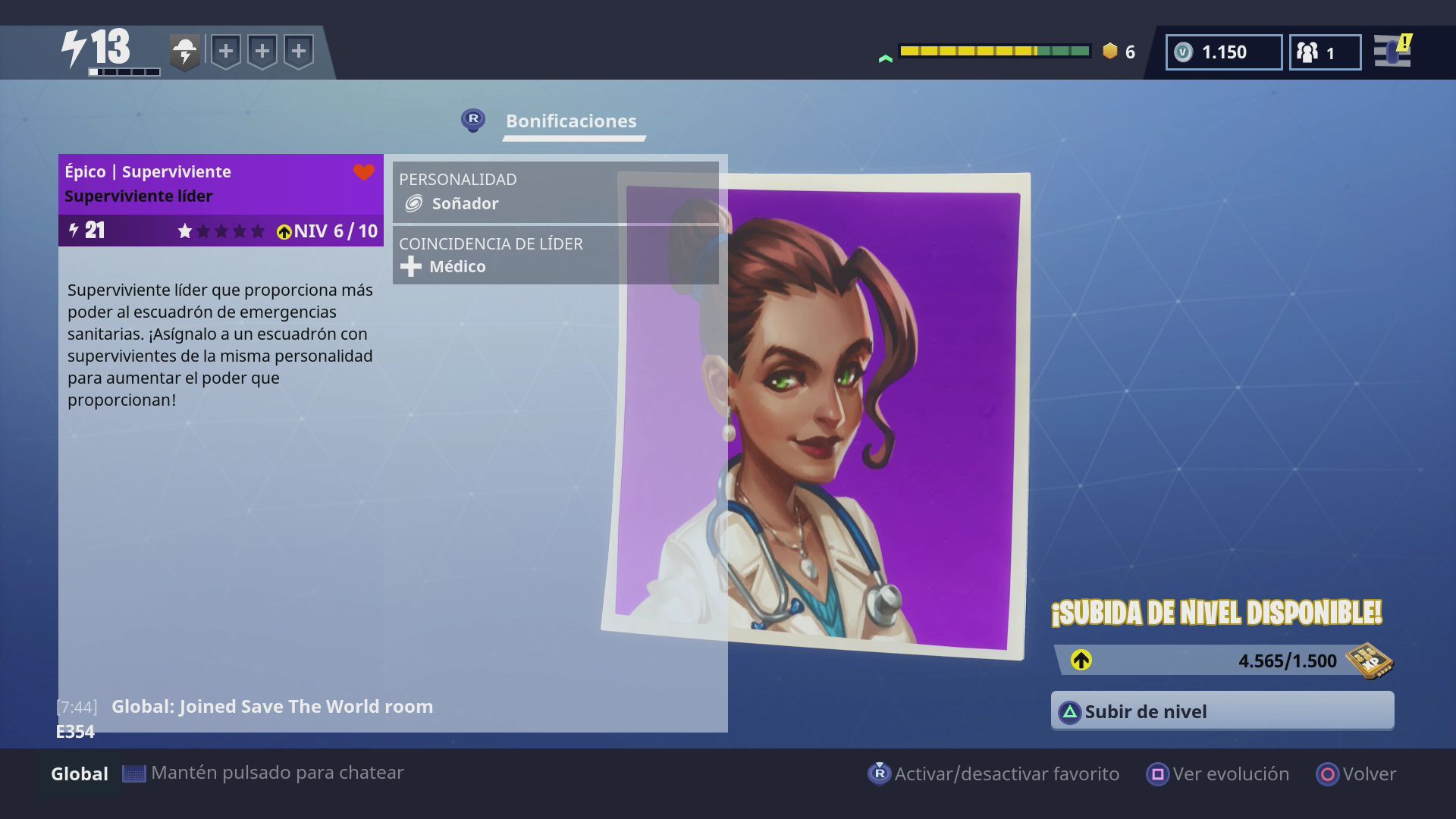Open the party members panel
The height and width of the screenshot is (819, 1456).
coord(1324,52)
